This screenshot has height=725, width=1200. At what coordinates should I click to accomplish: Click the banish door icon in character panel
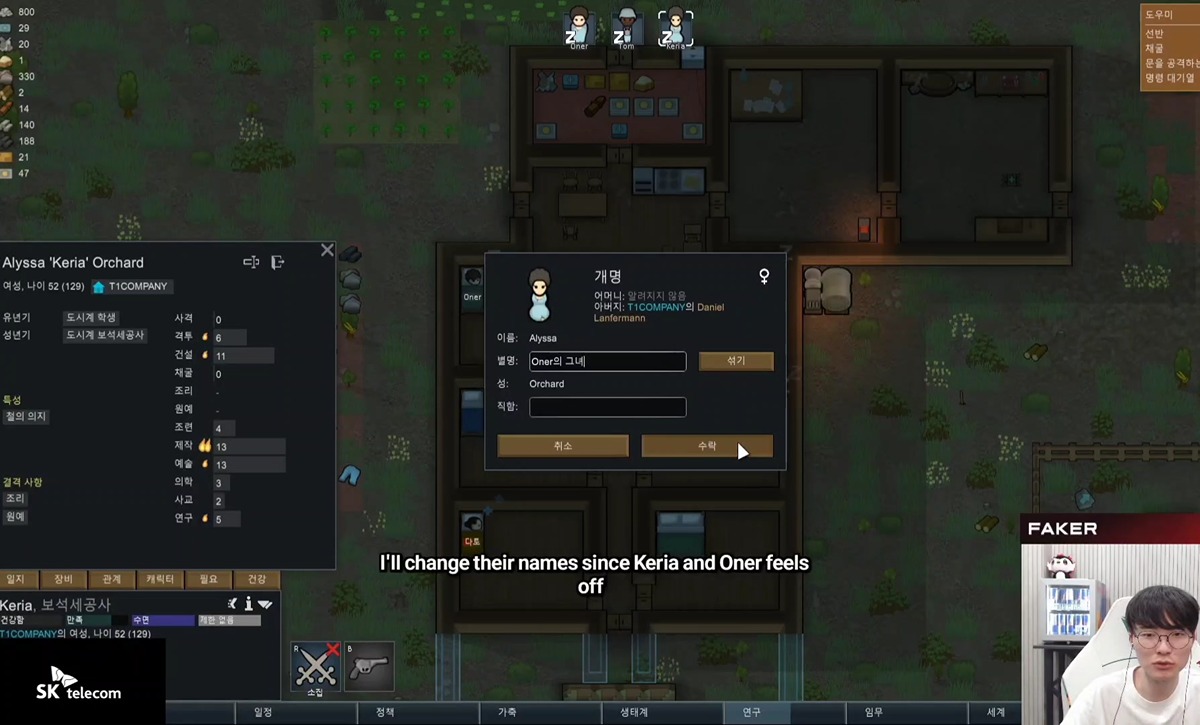pos(278,262)
